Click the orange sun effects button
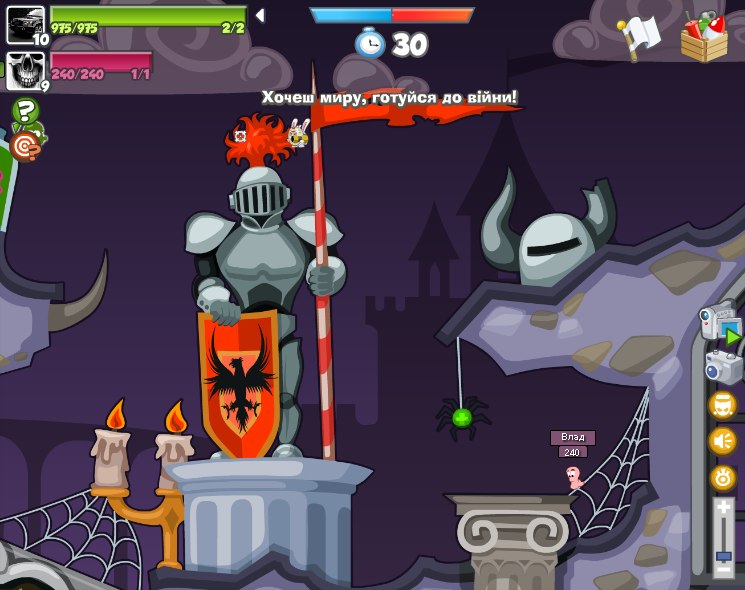745x590 pixels. point(722,477)
